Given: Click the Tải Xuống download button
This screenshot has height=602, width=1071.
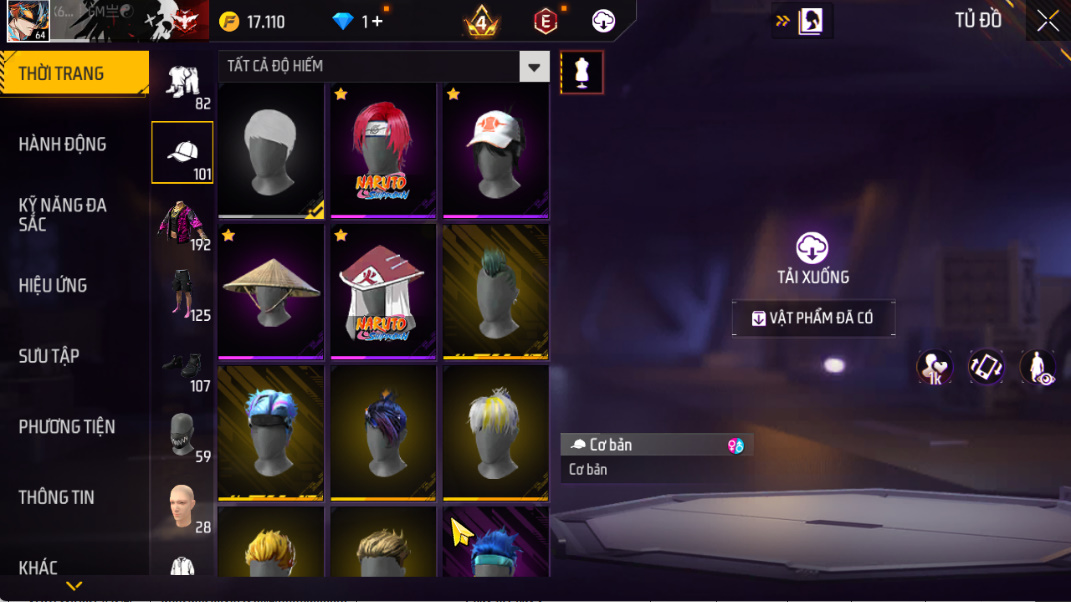Looking at the screenshot, I should point(813,258).
